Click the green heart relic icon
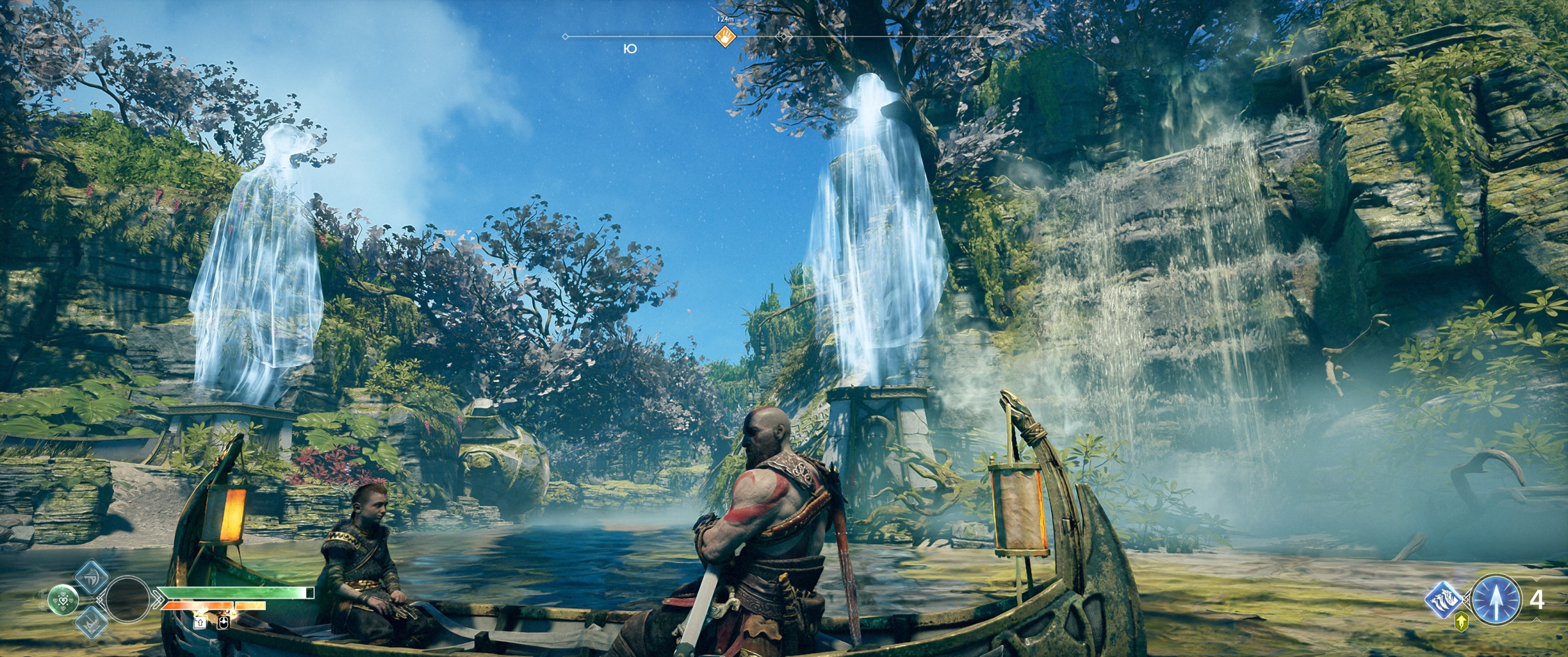The width and height of the screenshot is (1568, 657). pos(62,599)
